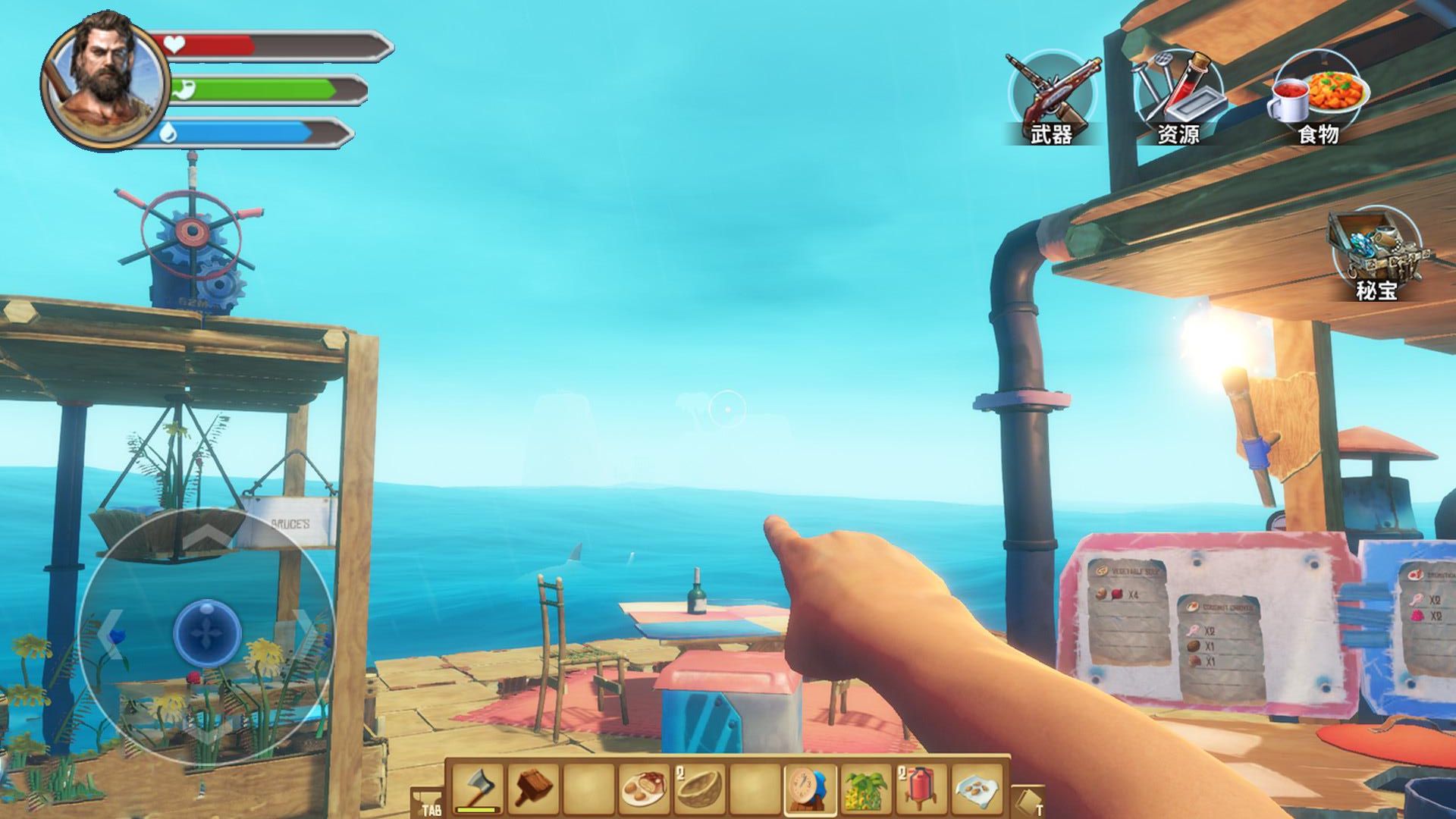
Task: Choose the food plate hotbar slot
Action: (x=645, y=789)
